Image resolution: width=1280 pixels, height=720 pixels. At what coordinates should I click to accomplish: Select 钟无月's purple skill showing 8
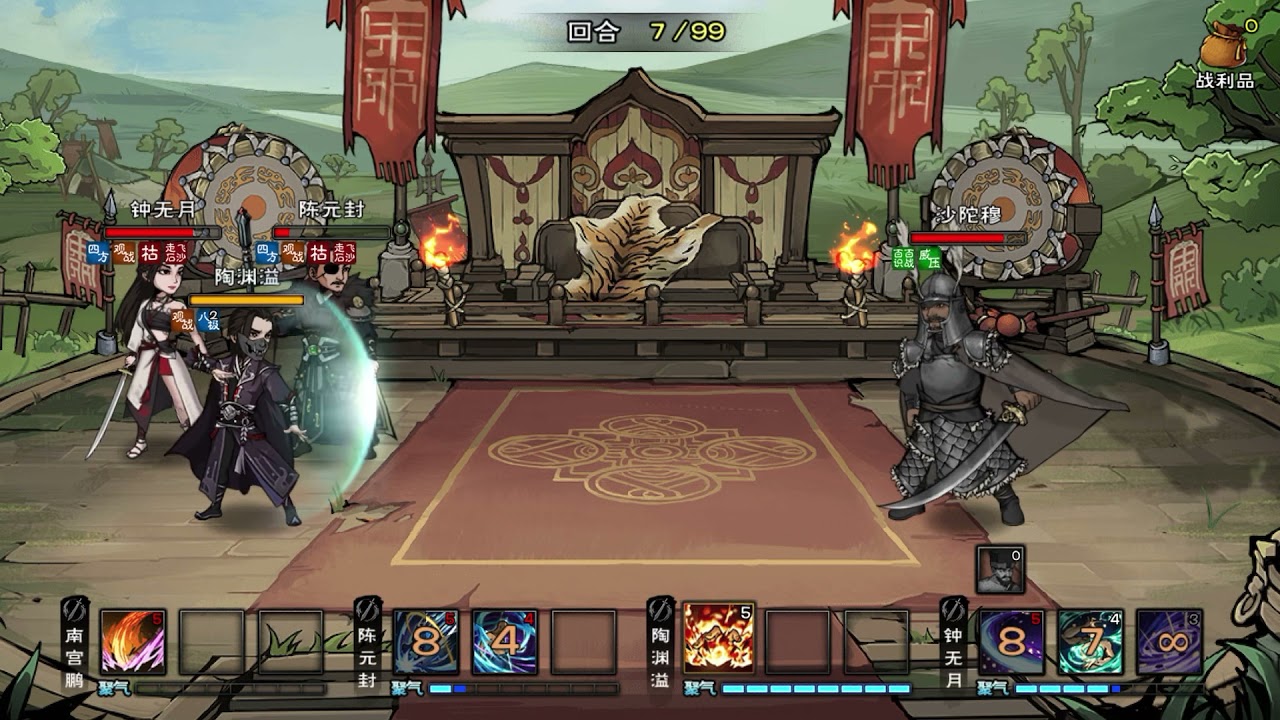click(1012, 642)
